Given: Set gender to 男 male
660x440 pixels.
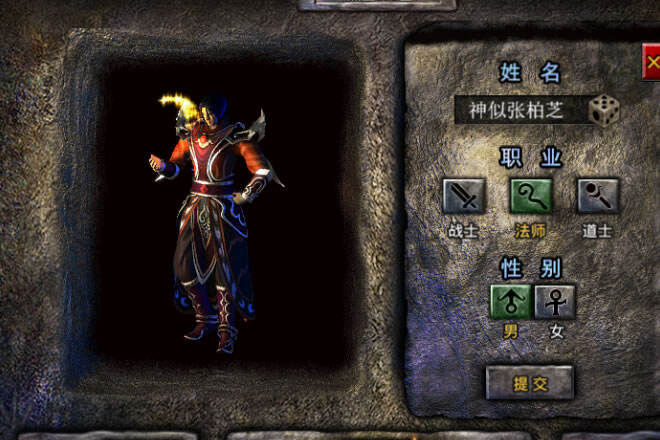Looking at the screenshot, I should [510, 301].
